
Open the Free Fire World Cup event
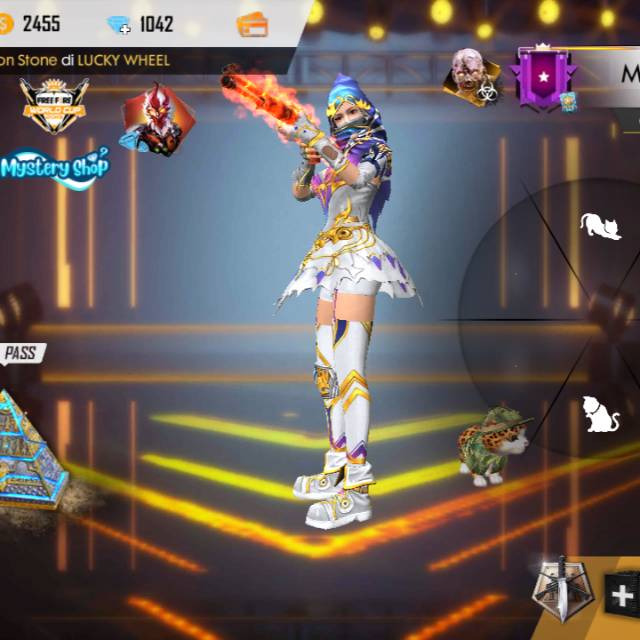(54, 106)
